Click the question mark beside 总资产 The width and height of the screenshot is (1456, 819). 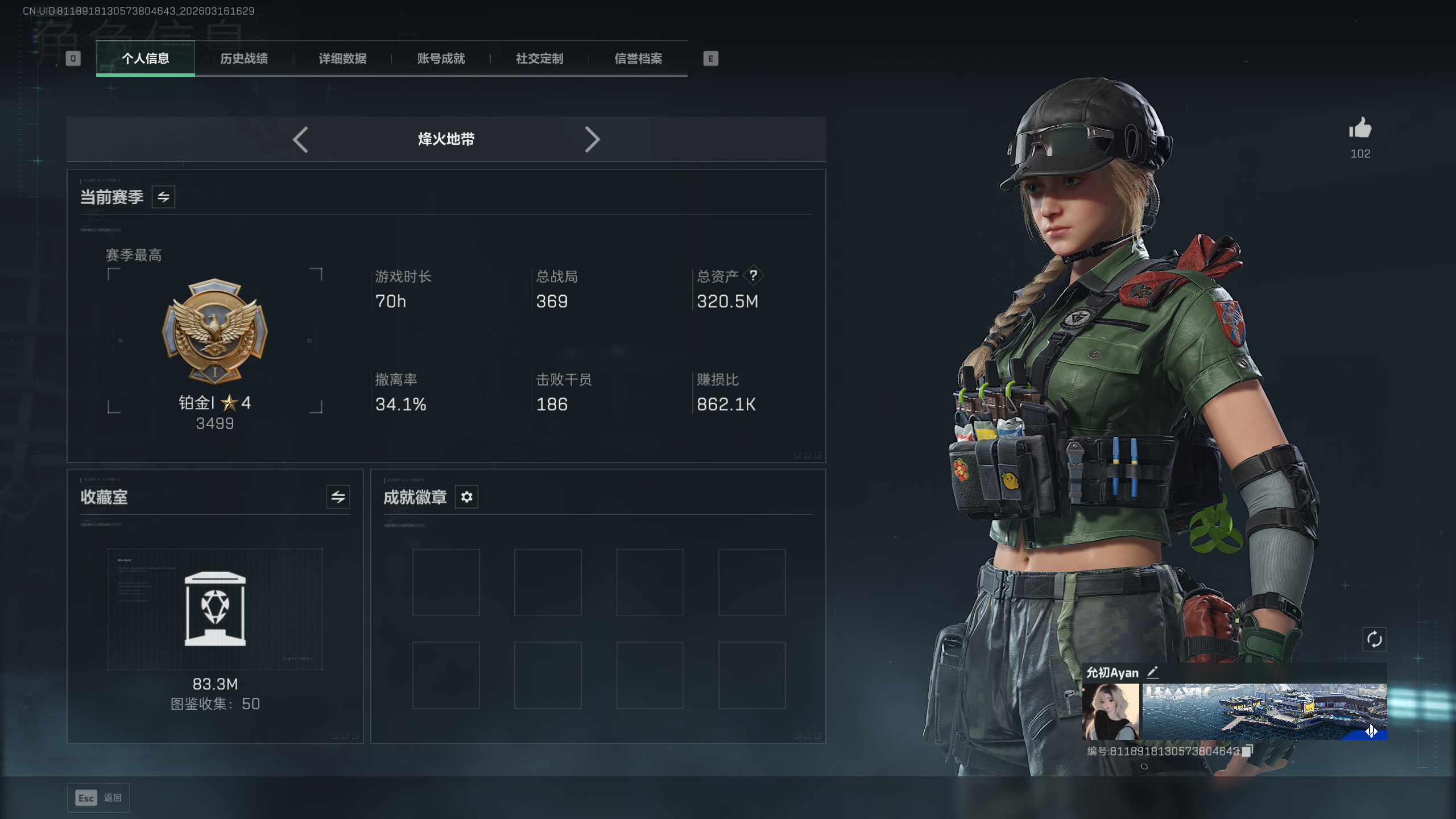point(753,276)
